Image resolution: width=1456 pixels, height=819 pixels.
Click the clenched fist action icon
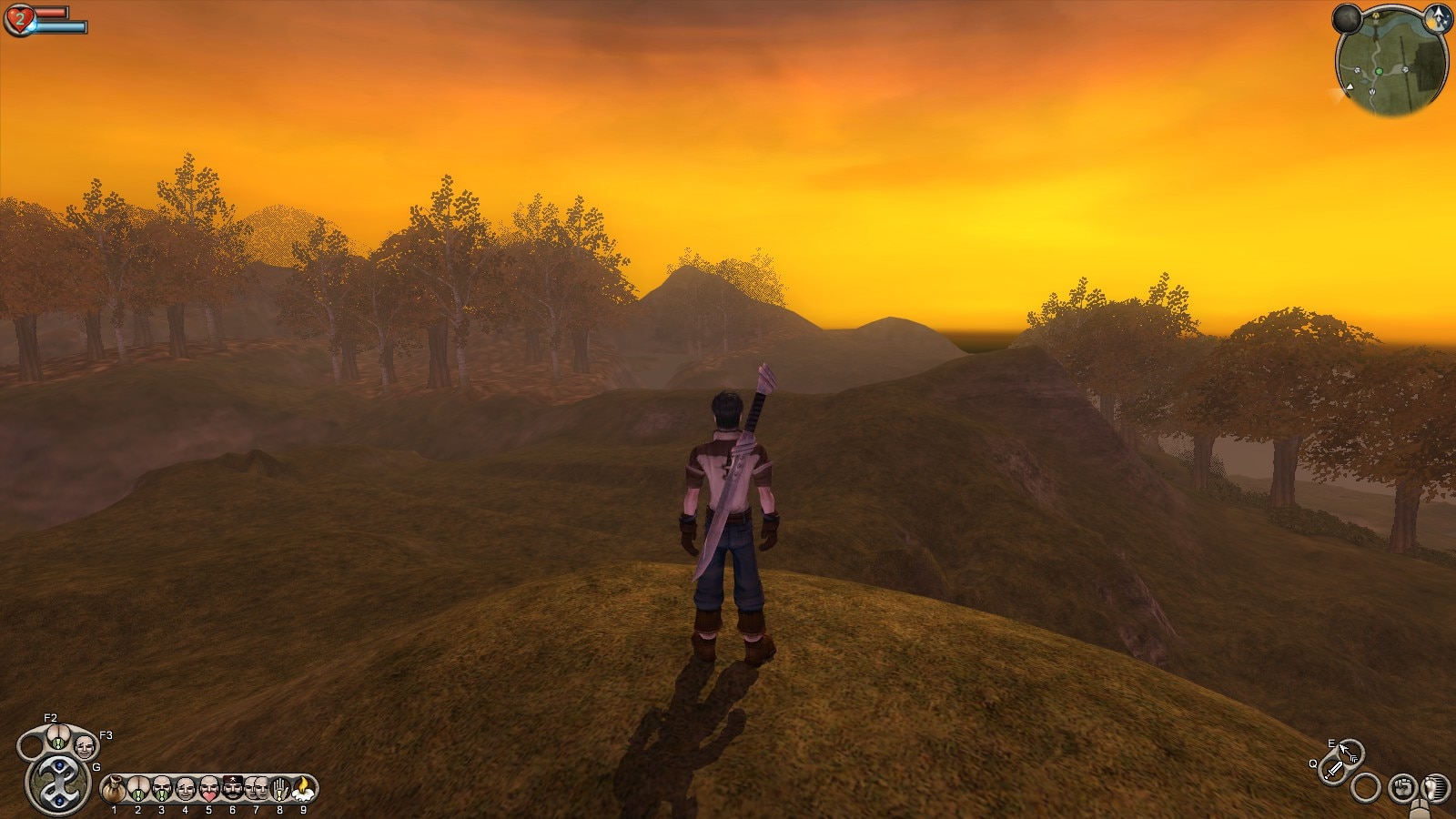(x=1402, y=786)
